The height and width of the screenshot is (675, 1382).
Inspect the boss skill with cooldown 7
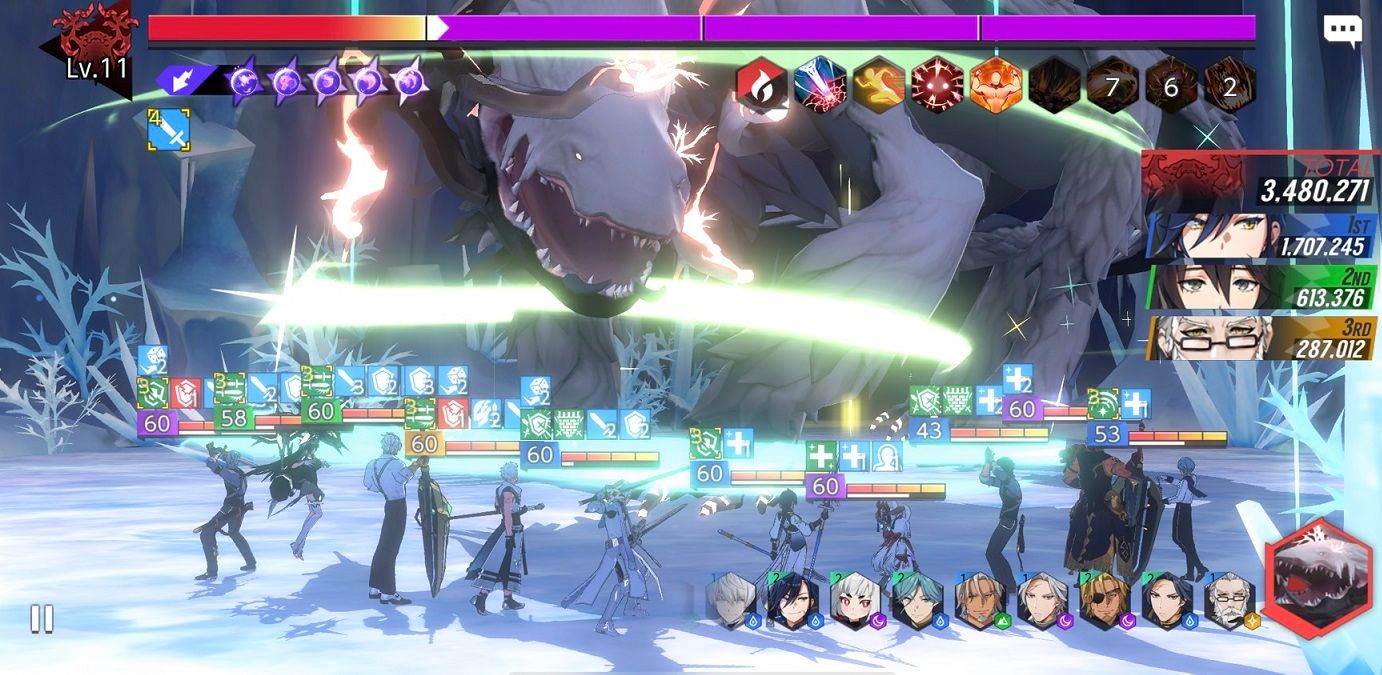[1112, 86]
